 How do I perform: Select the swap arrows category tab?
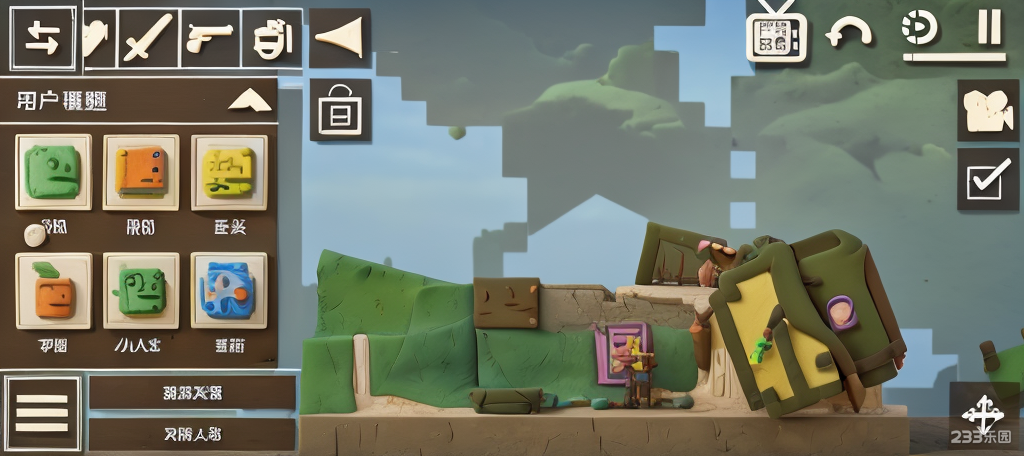click(x=43, y=38)
